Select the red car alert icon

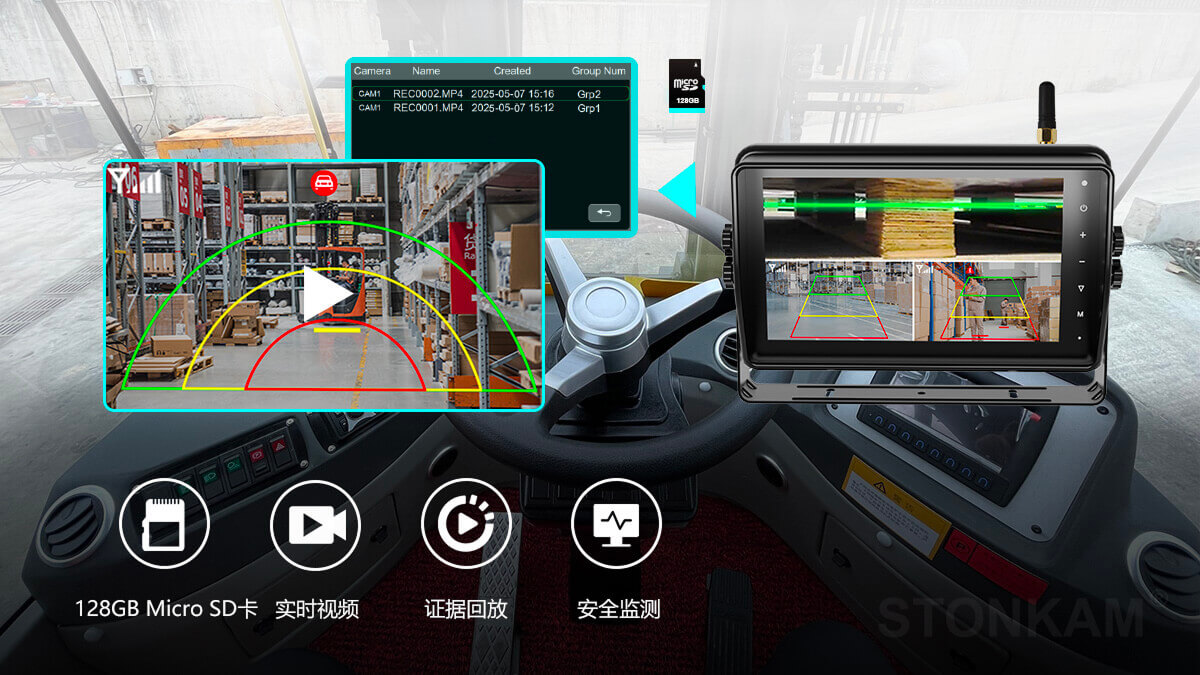(323, 182)
